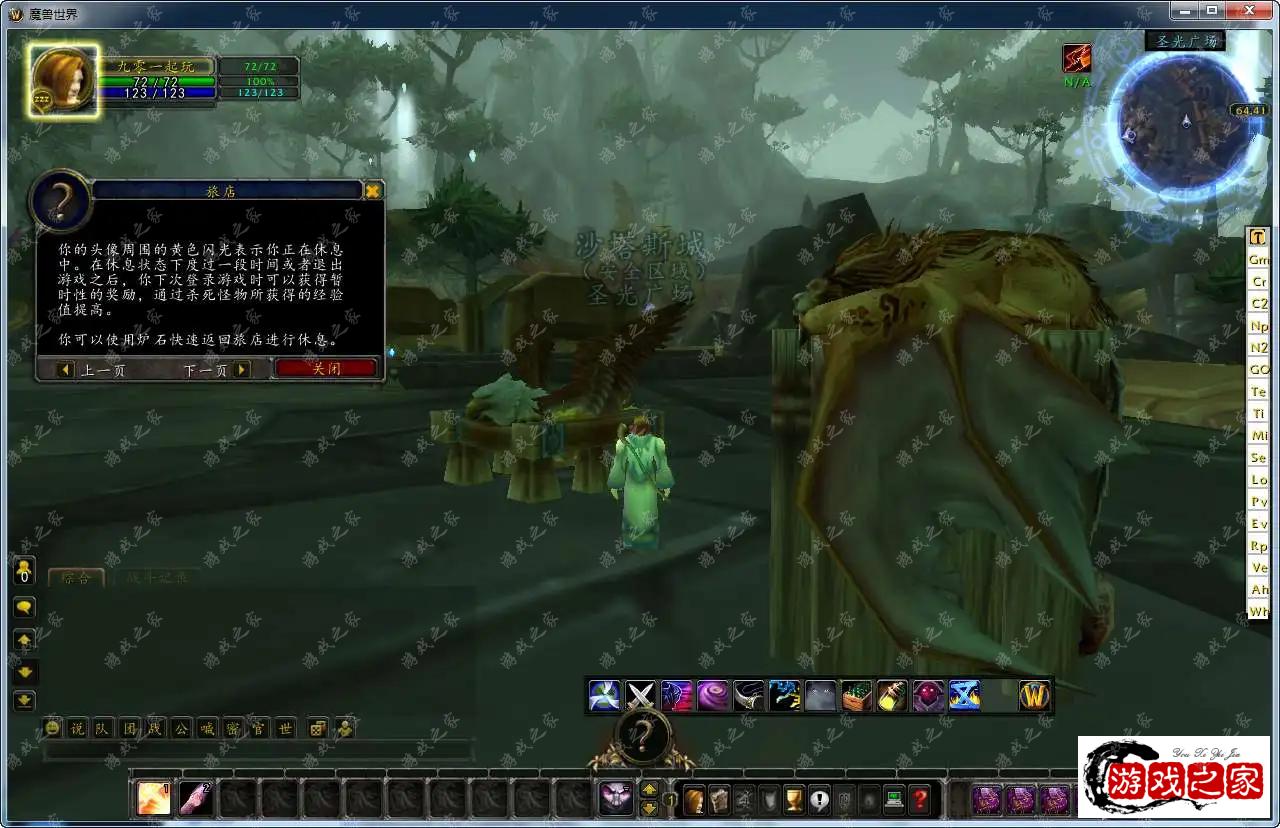The width and height of the screenshot is (1280, 828).
Task: Click the crossed swords icon on floating bar
Action: 641,695
